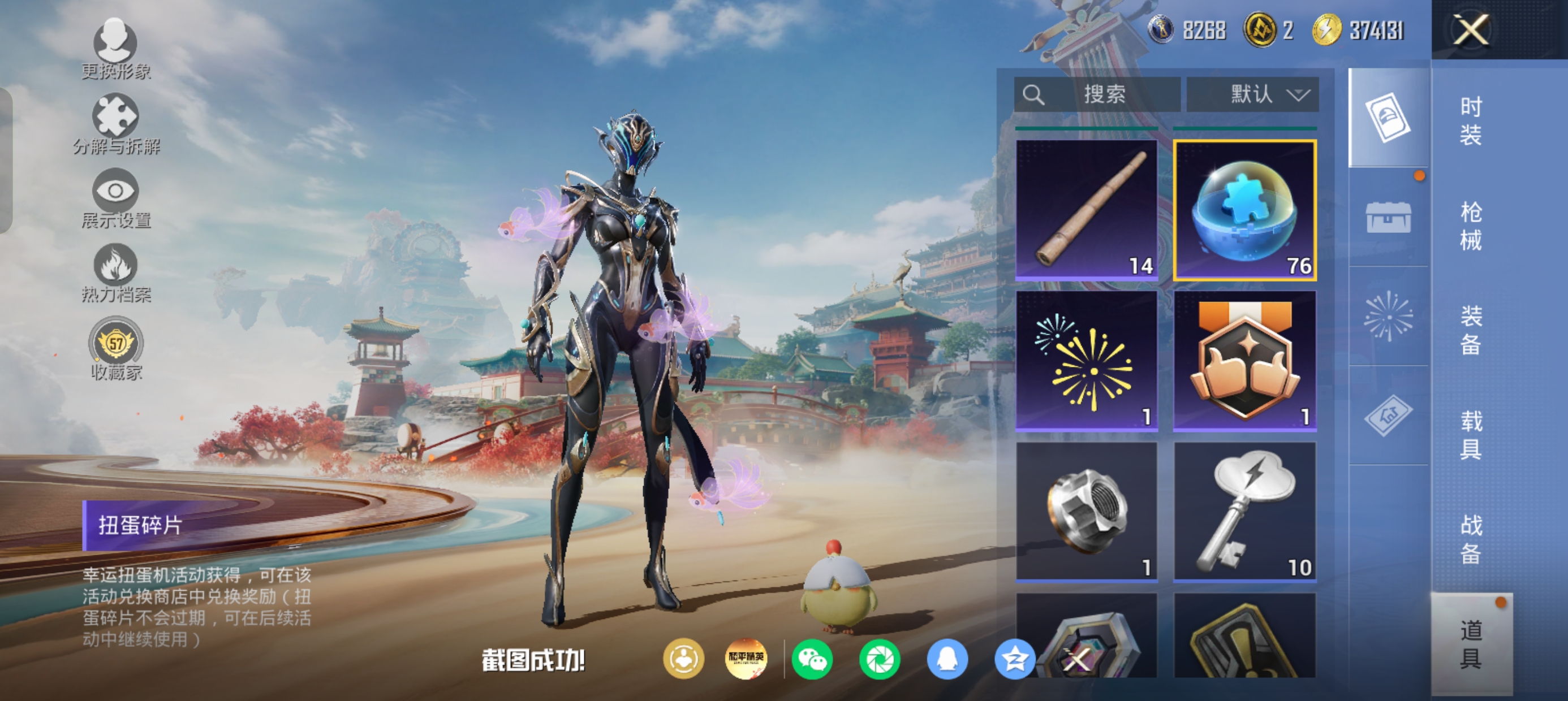Select the bamboo stick item slot

click(x=1087, y=210)
